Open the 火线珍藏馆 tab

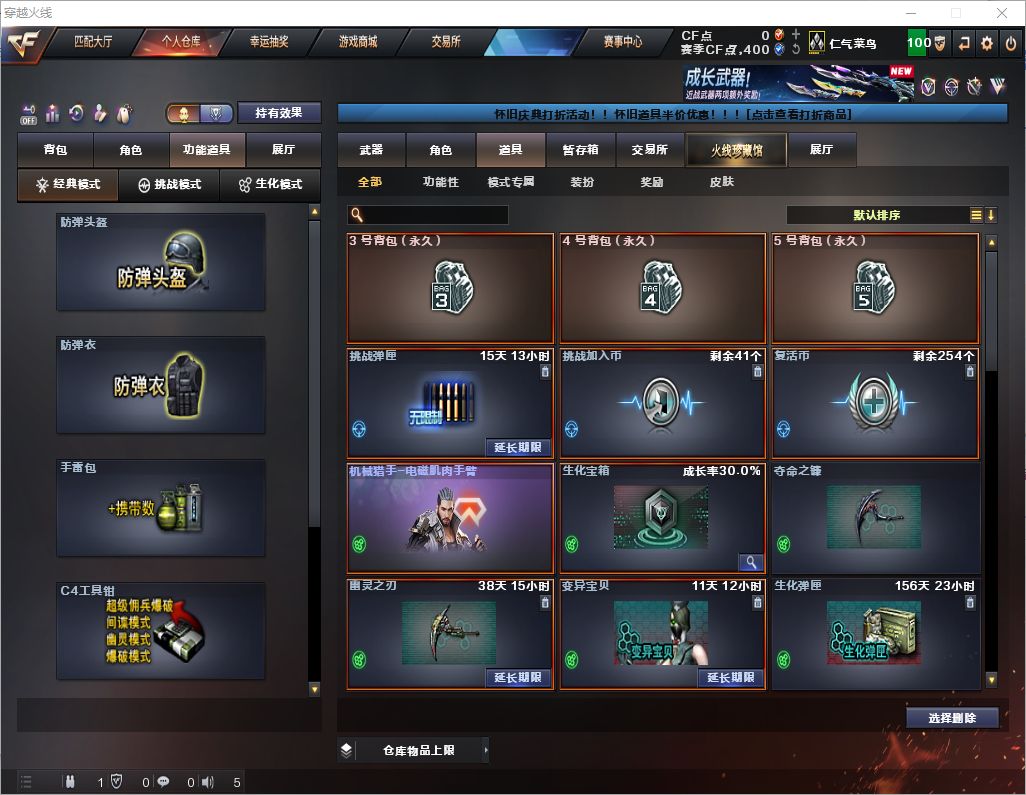point(736,150)
